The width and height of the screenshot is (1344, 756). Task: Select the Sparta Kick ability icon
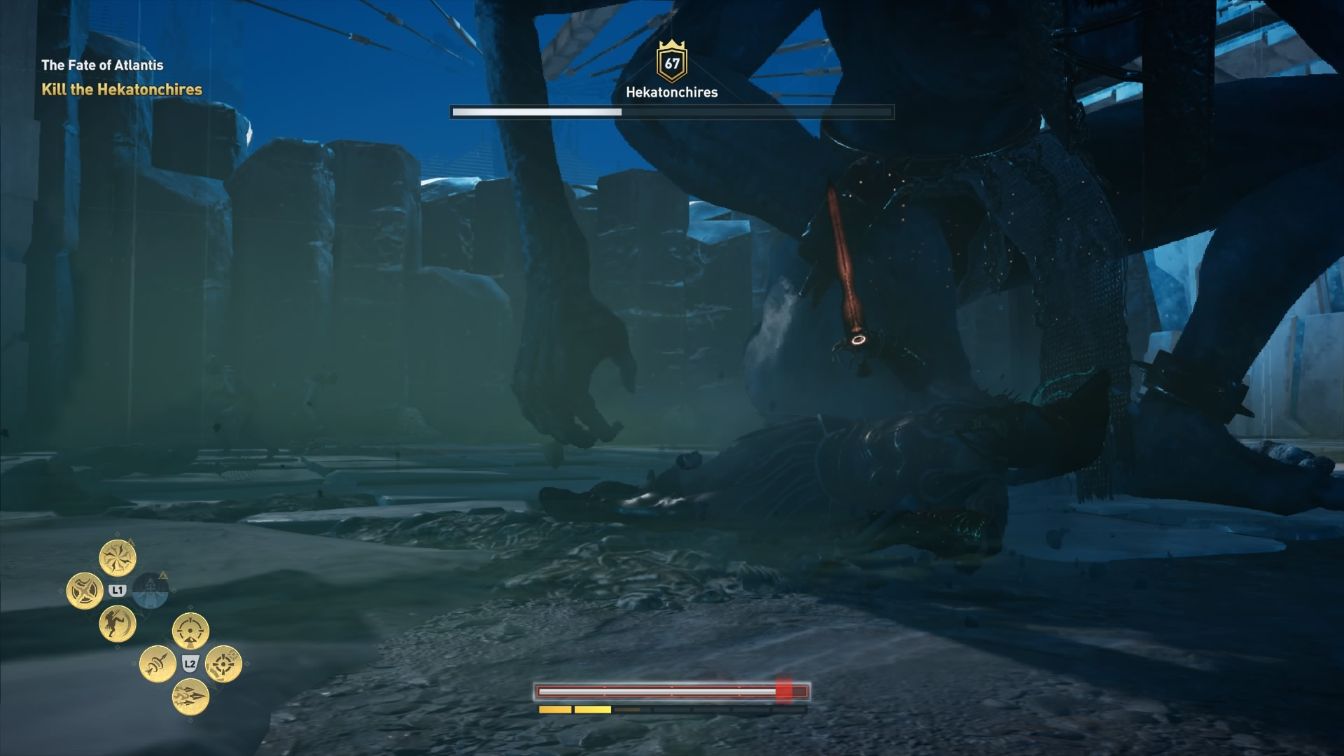115,624
